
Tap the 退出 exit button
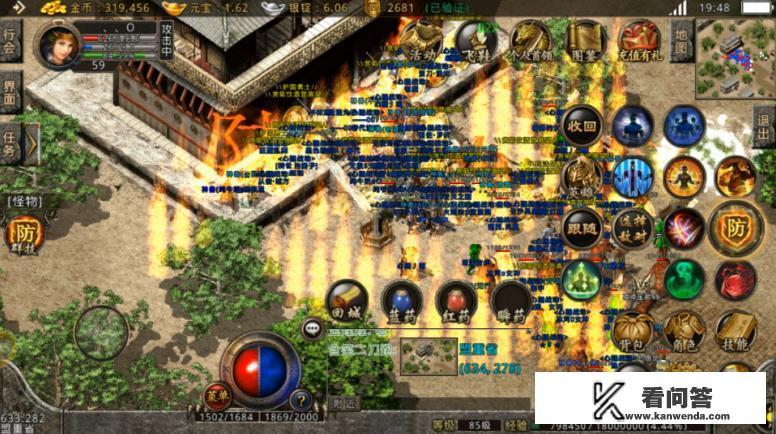pyautogui.click(x=764, y=130)
